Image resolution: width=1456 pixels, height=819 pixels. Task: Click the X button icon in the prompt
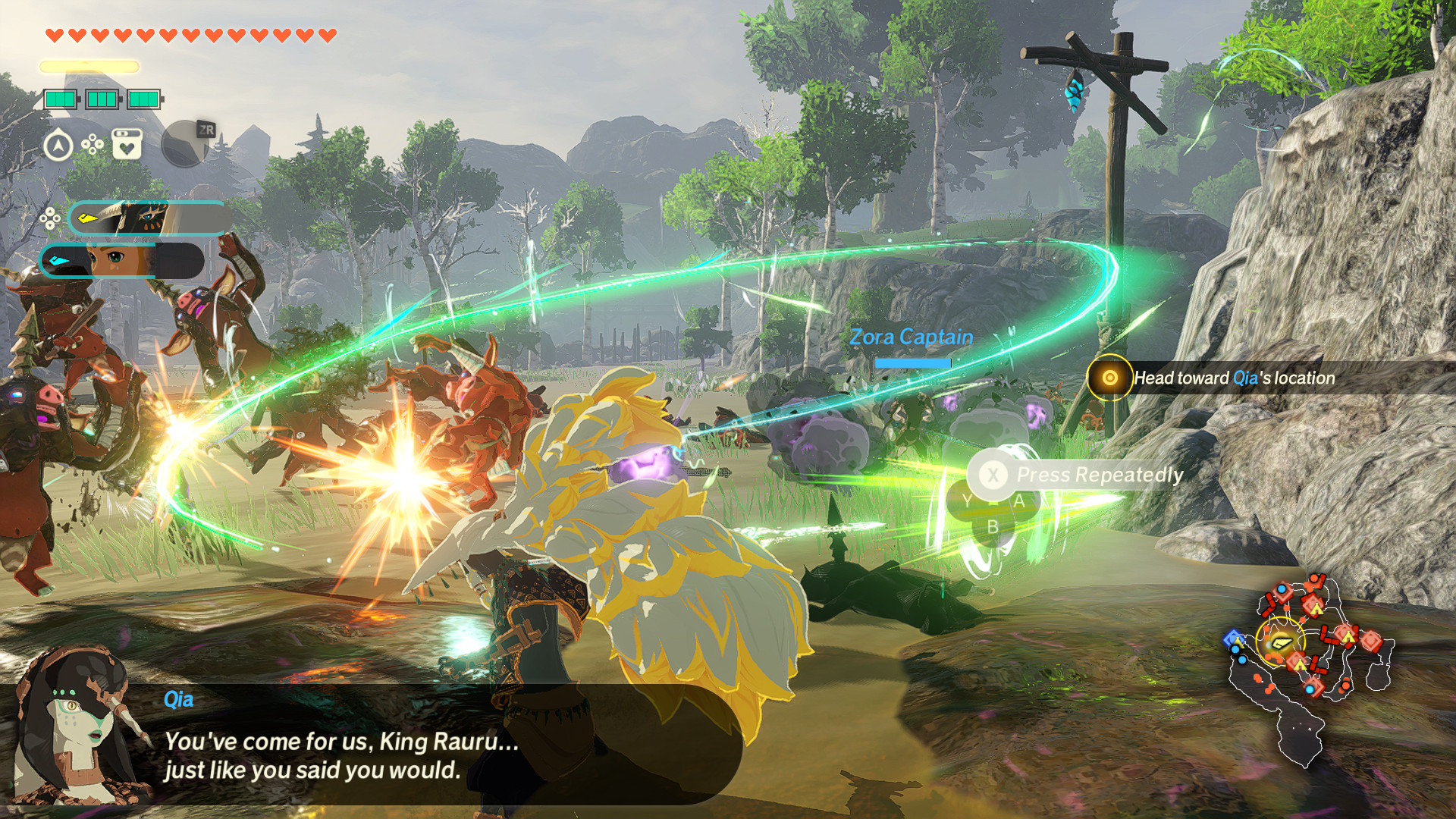pyautogui.click(x=993, y=475)
